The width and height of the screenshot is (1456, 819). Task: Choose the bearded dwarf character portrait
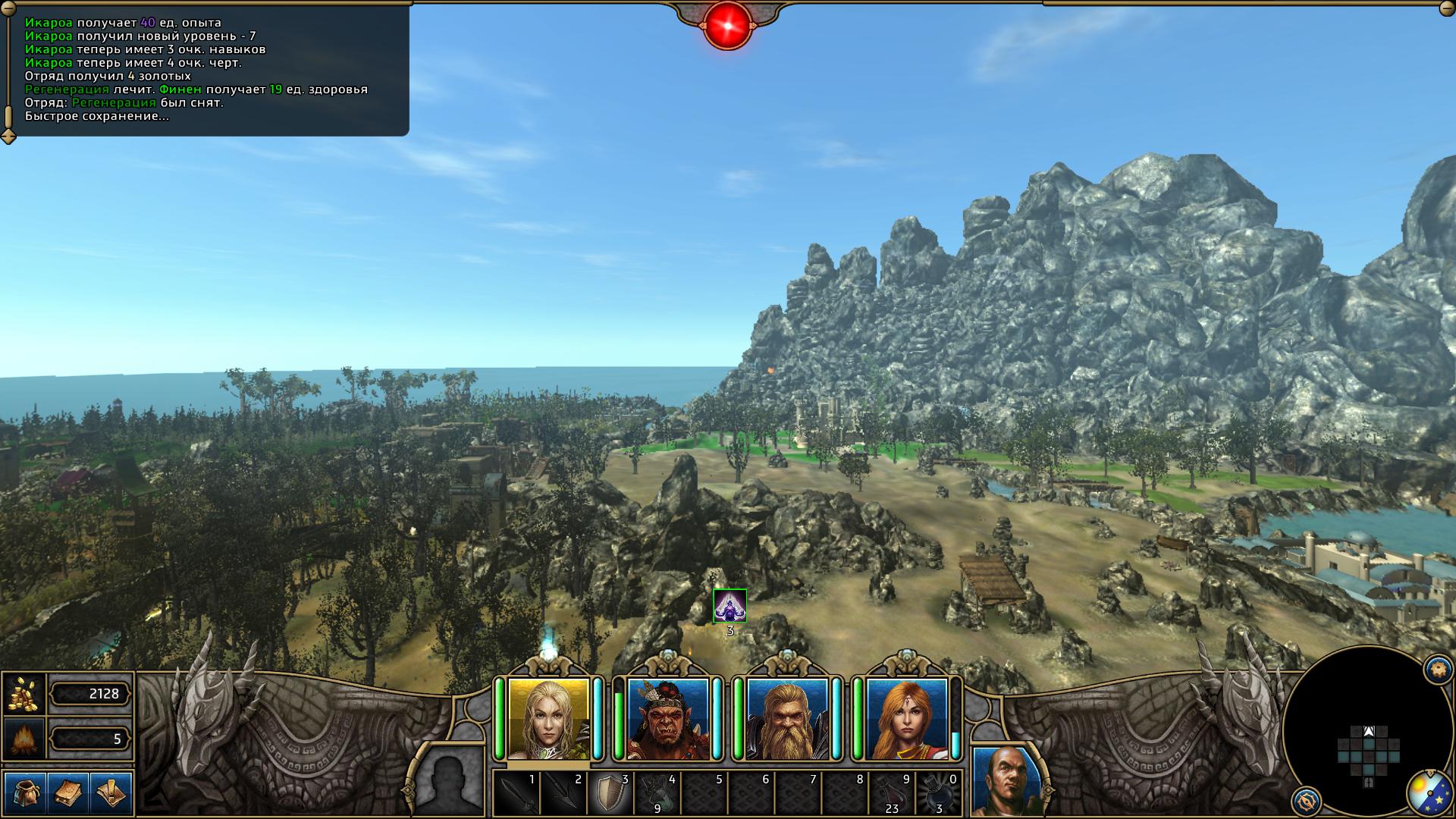tap(786, 719)
